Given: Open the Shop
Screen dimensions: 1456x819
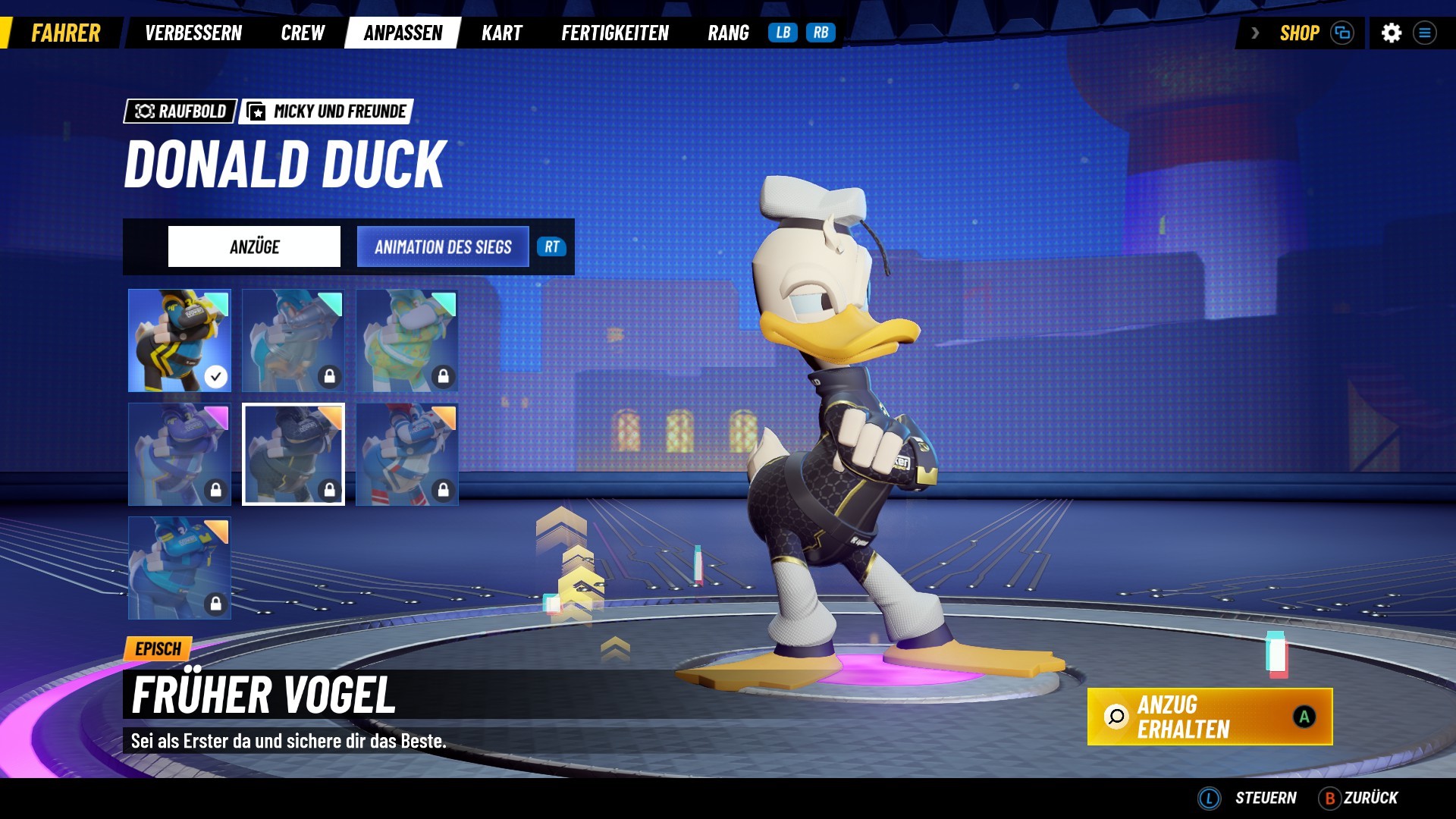Looking at the screenshot, I should [x=1299, y=33].
